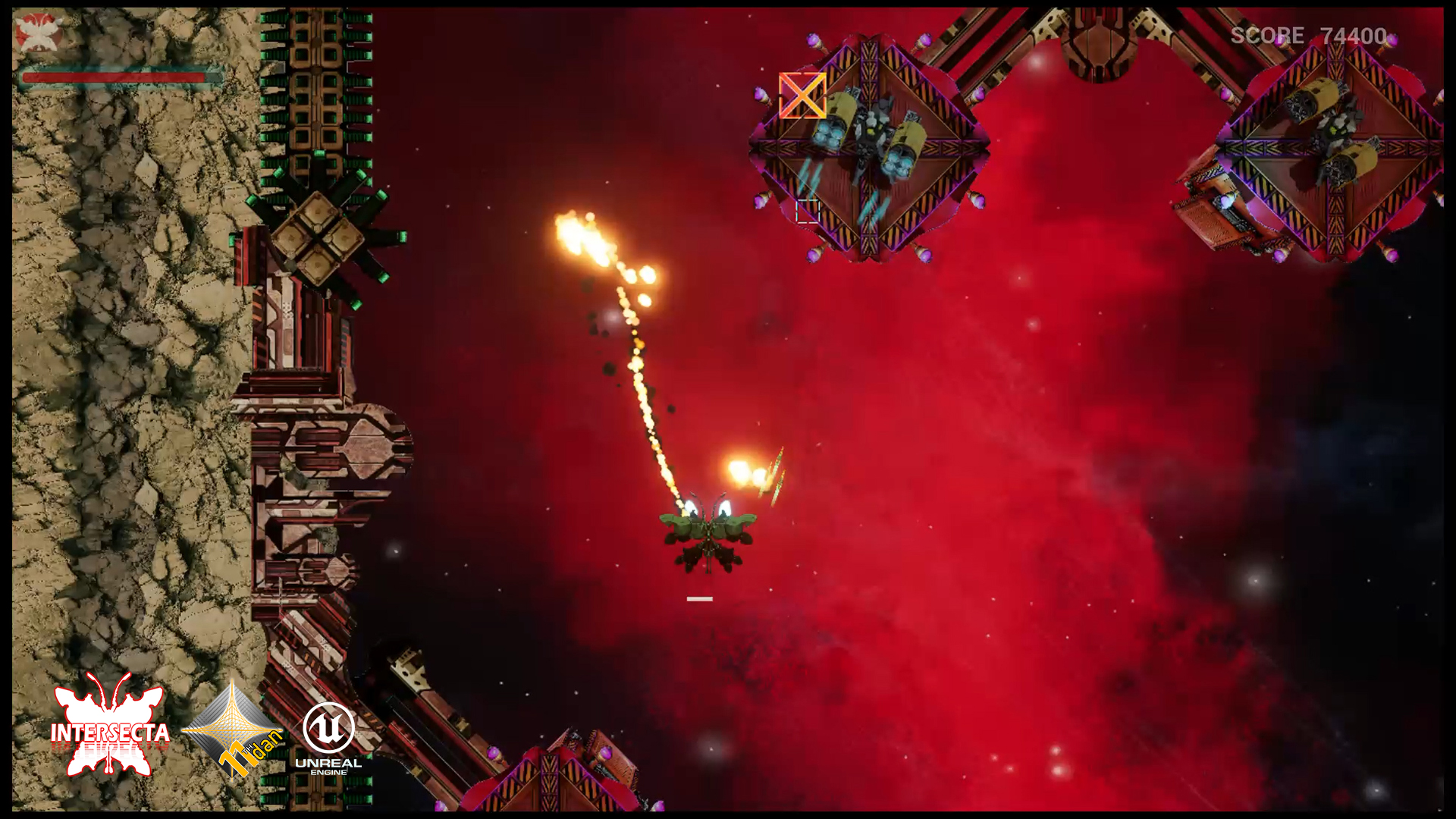This screenshot has height=819, width=1456.
Task: Select the orange crossed target marker
Action: pyautogui.click(x=802, y=96)
